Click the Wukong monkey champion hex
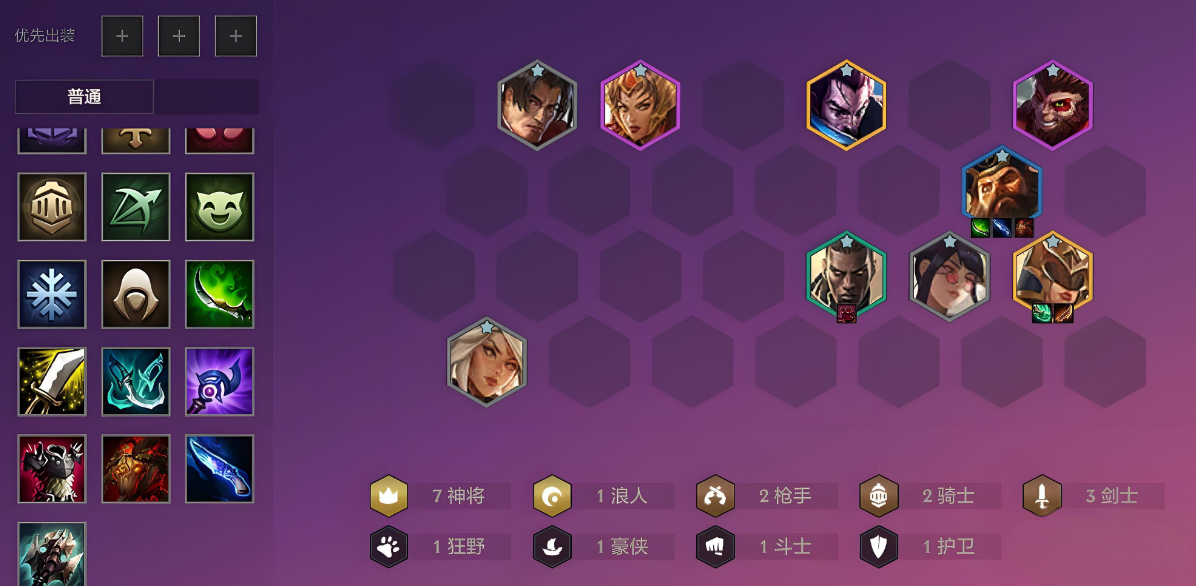Screen dimensions: 1196x586 point(1052,104)
